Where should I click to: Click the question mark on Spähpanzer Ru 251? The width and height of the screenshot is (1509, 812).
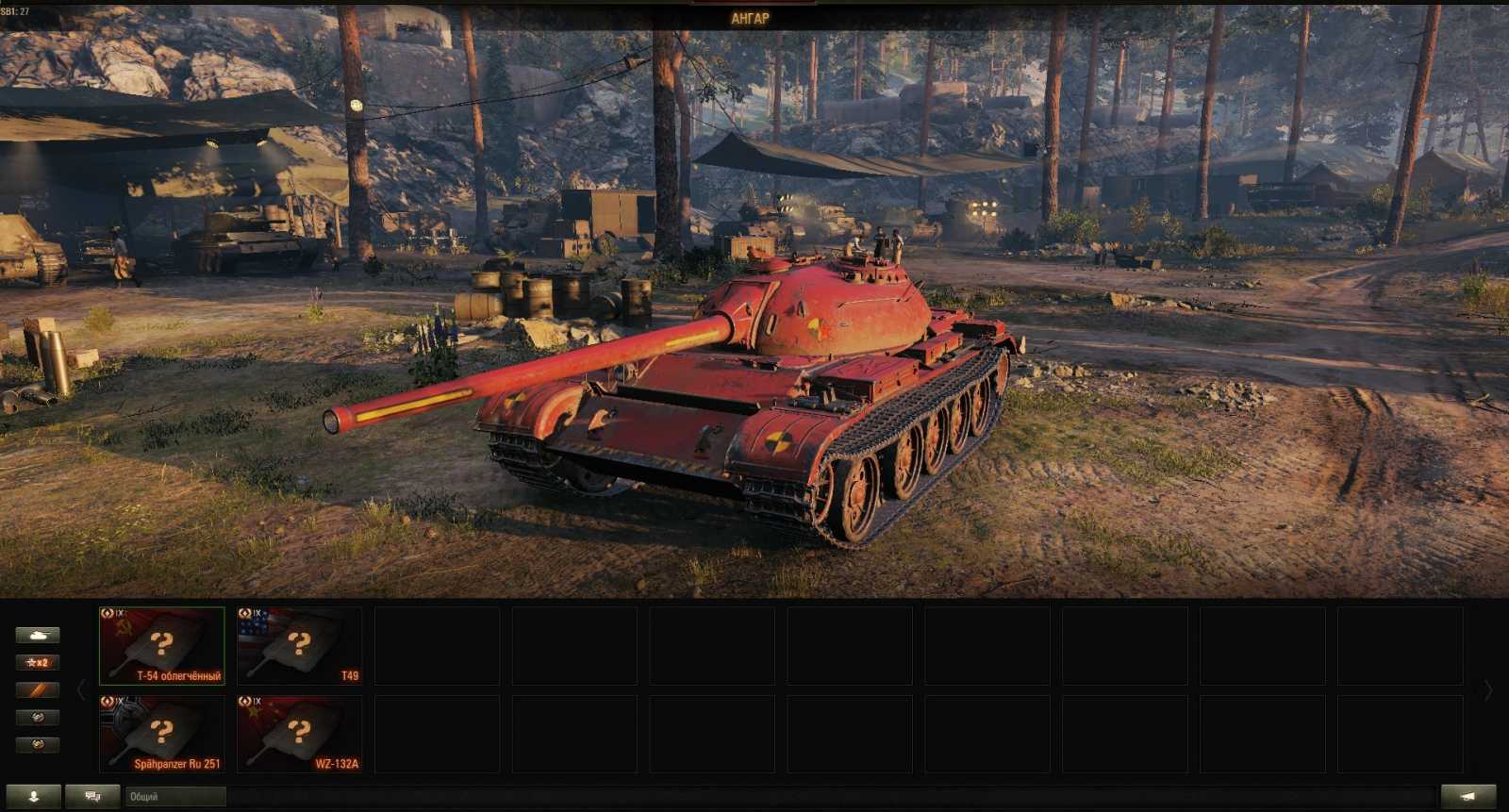point(162,731)
